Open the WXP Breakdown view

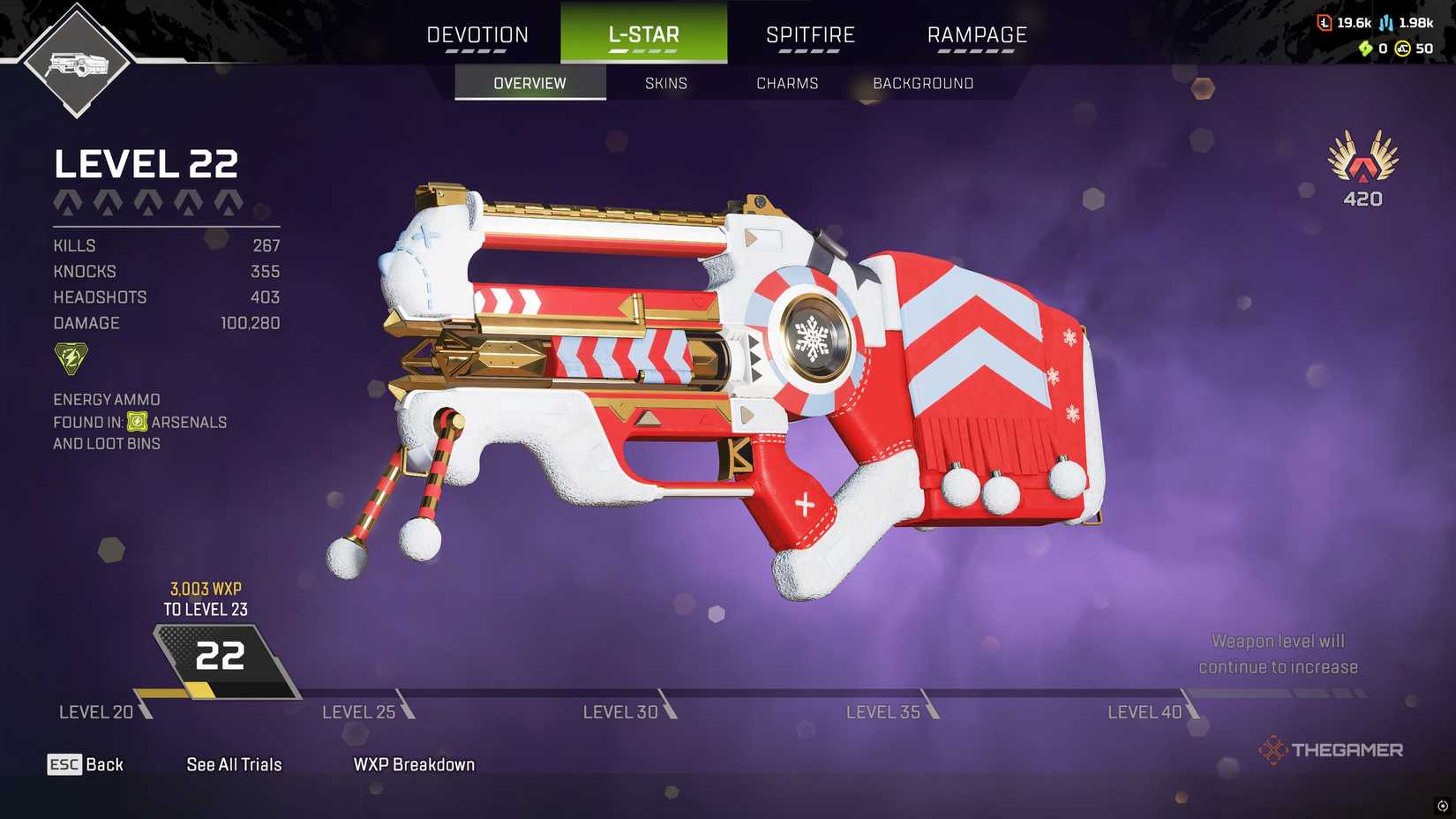tap(413, 764)
